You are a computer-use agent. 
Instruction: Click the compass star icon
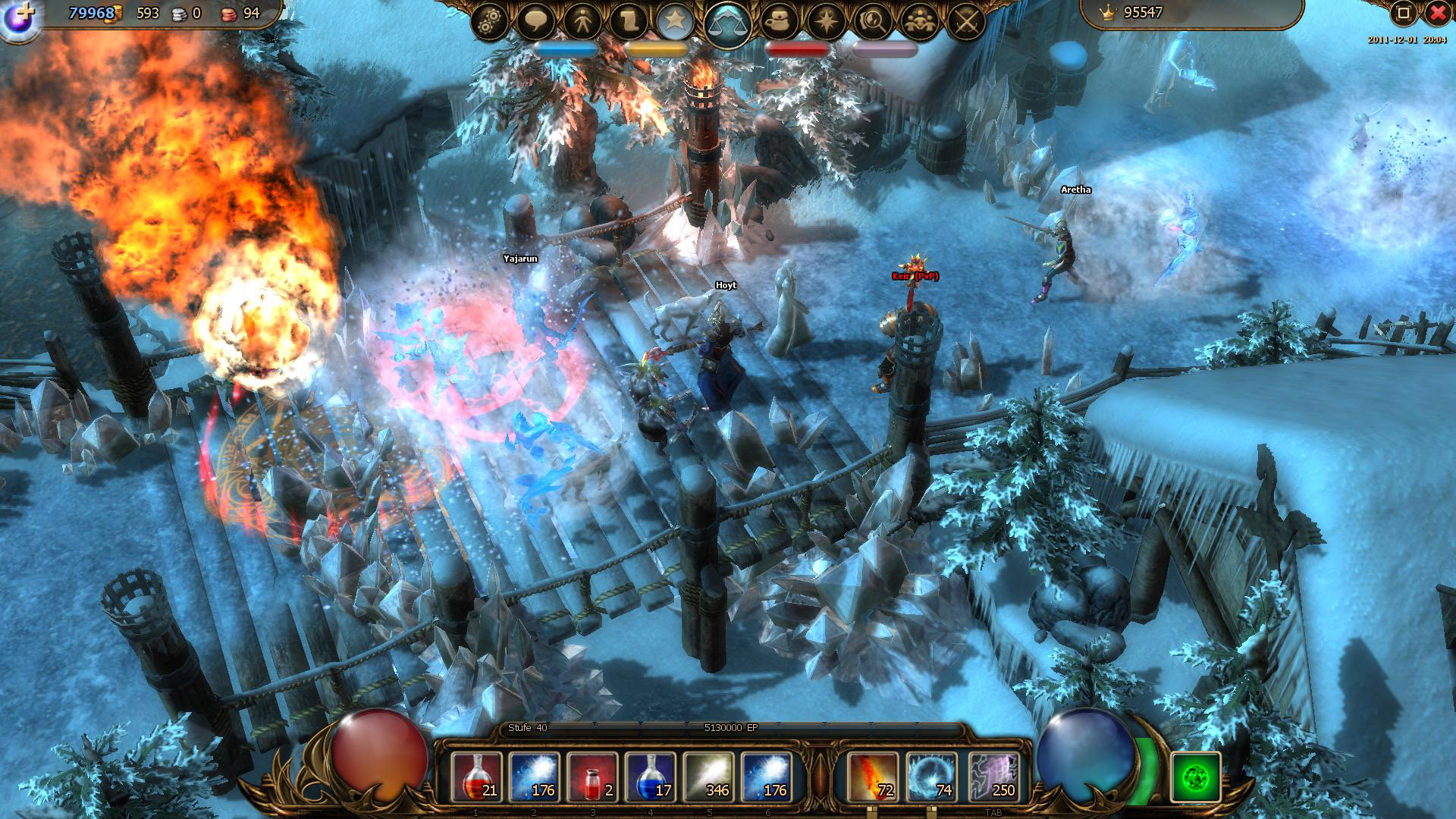tap(827, 22)
